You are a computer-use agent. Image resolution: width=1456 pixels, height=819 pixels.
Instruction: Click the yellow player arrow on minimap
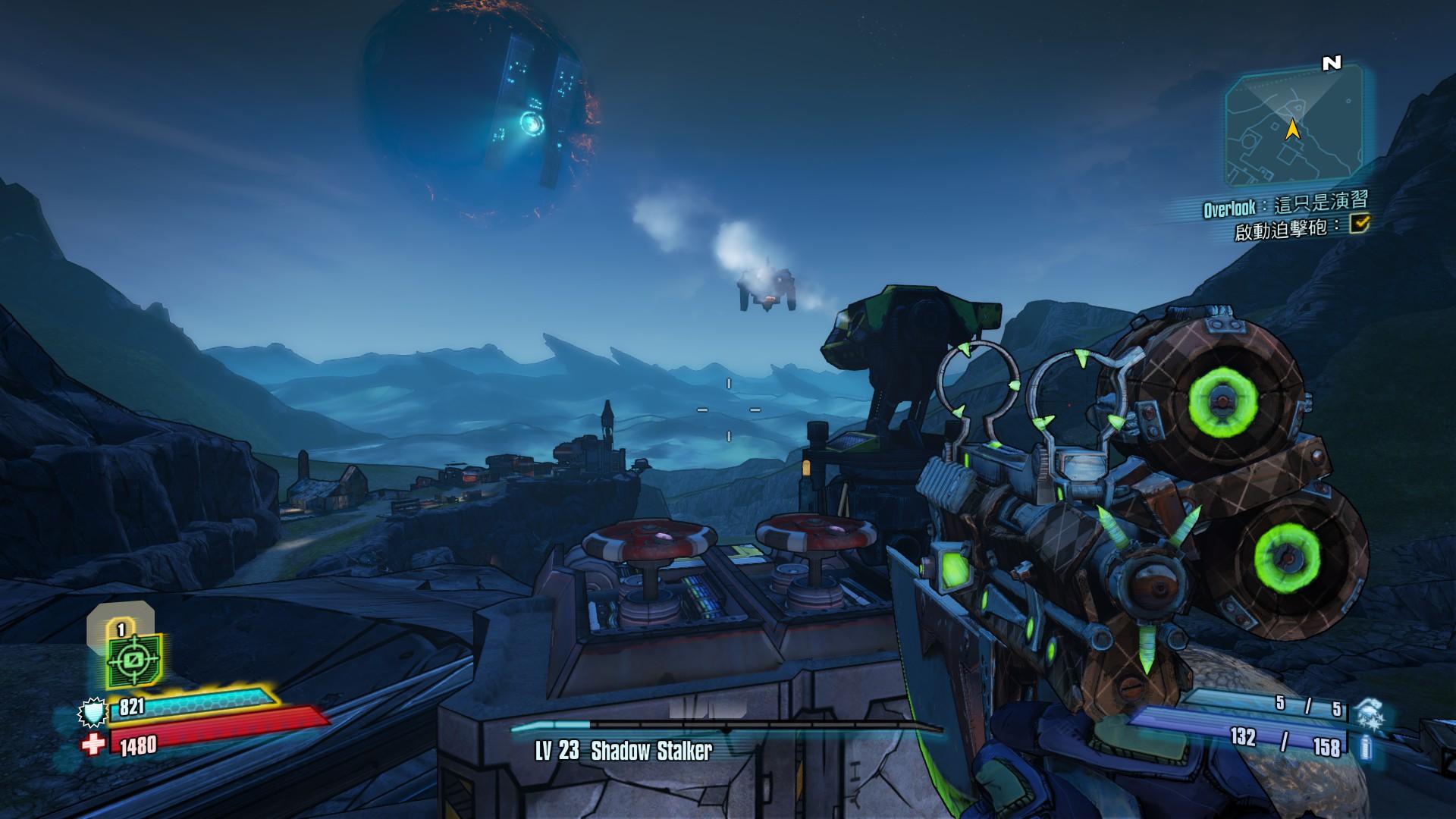[1293, 130]
